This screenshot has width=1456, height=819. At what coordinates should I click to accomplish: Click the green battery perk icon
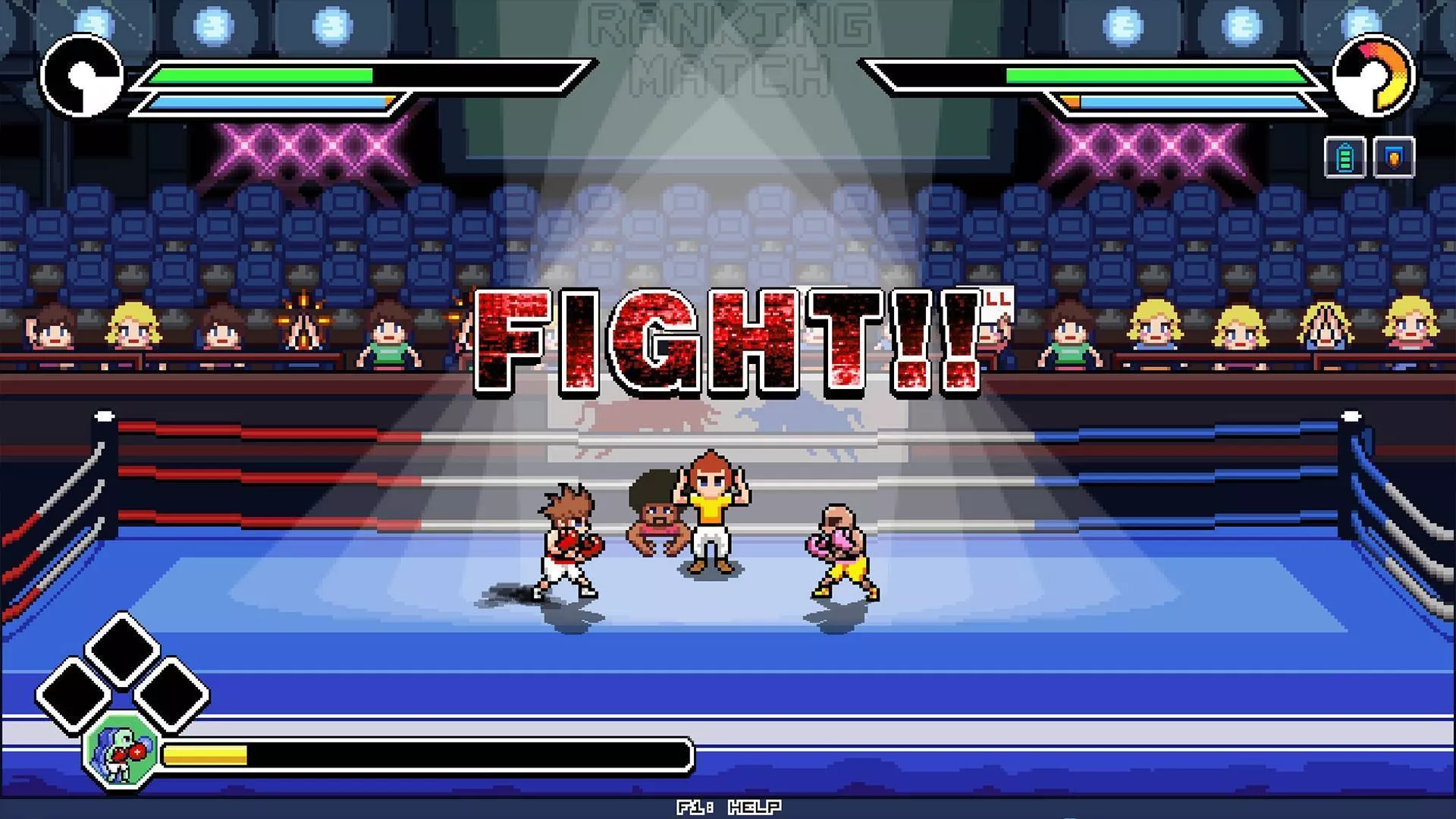click(x=1345, y=158)
